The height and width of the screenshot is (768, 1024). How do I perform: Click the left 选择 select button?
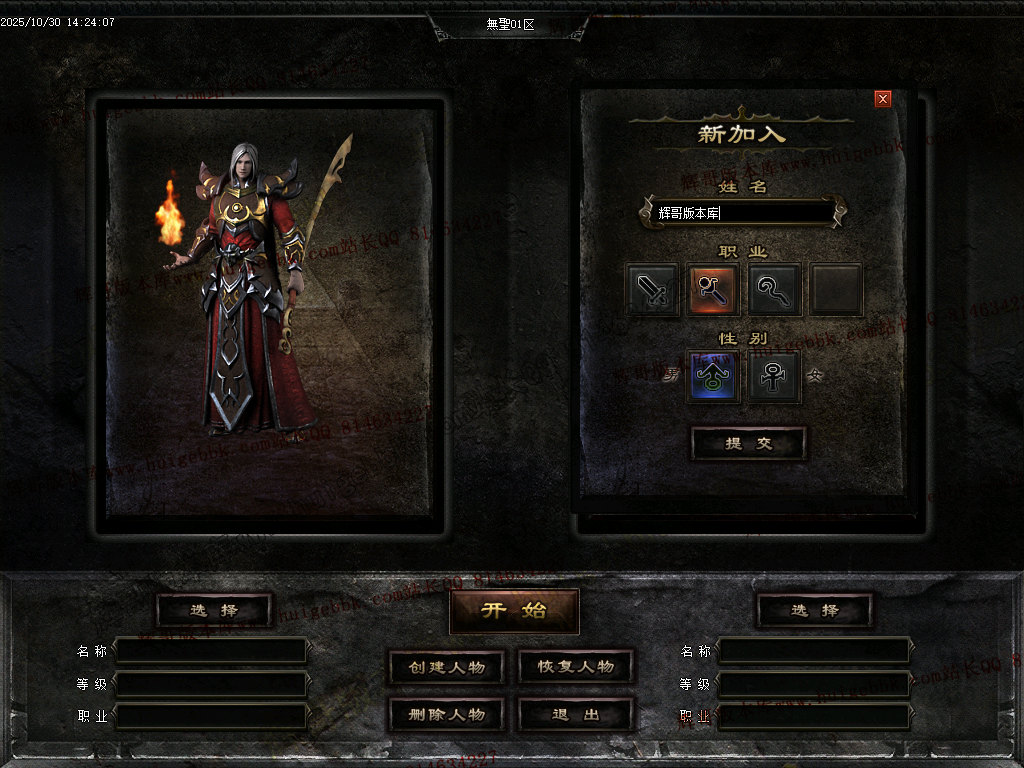[215, 610]
